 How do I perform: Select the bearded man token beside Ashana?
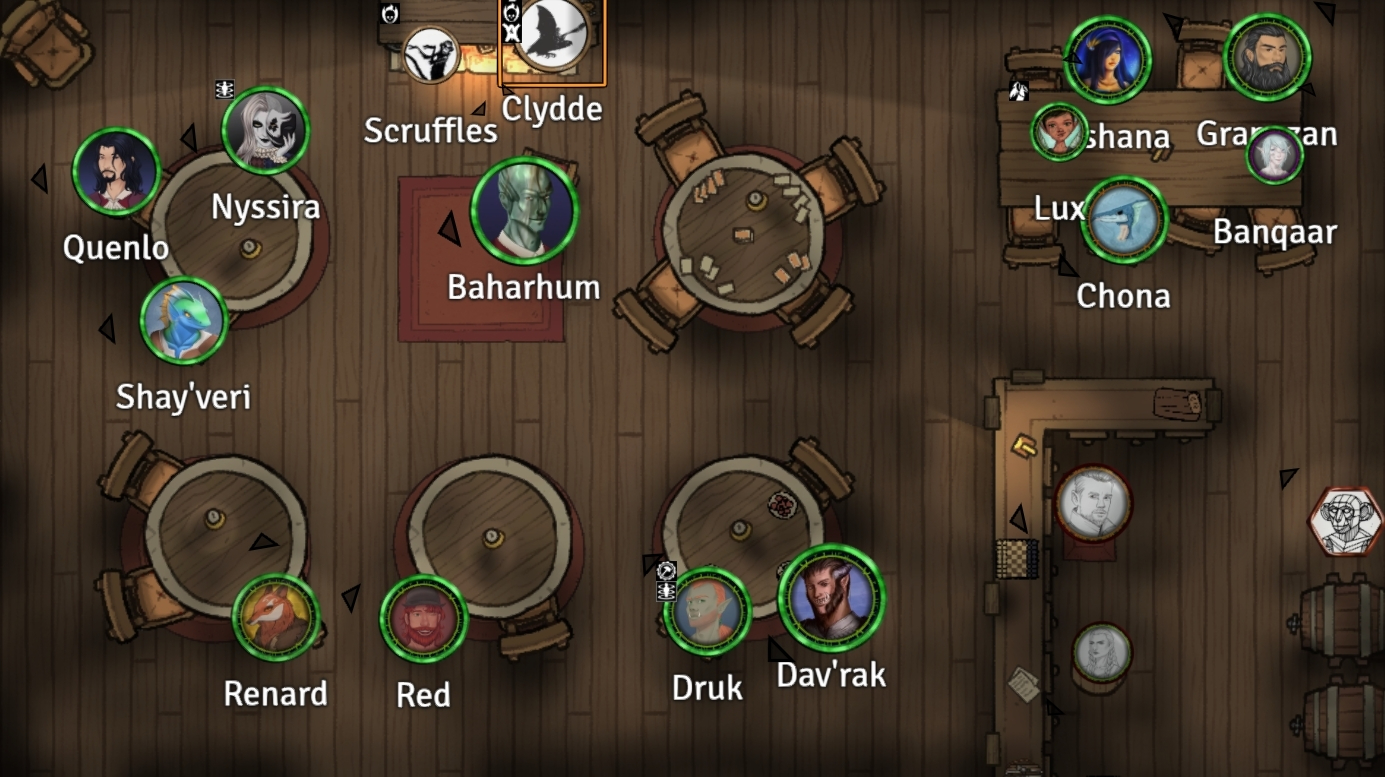click(x=1267, y=57)
